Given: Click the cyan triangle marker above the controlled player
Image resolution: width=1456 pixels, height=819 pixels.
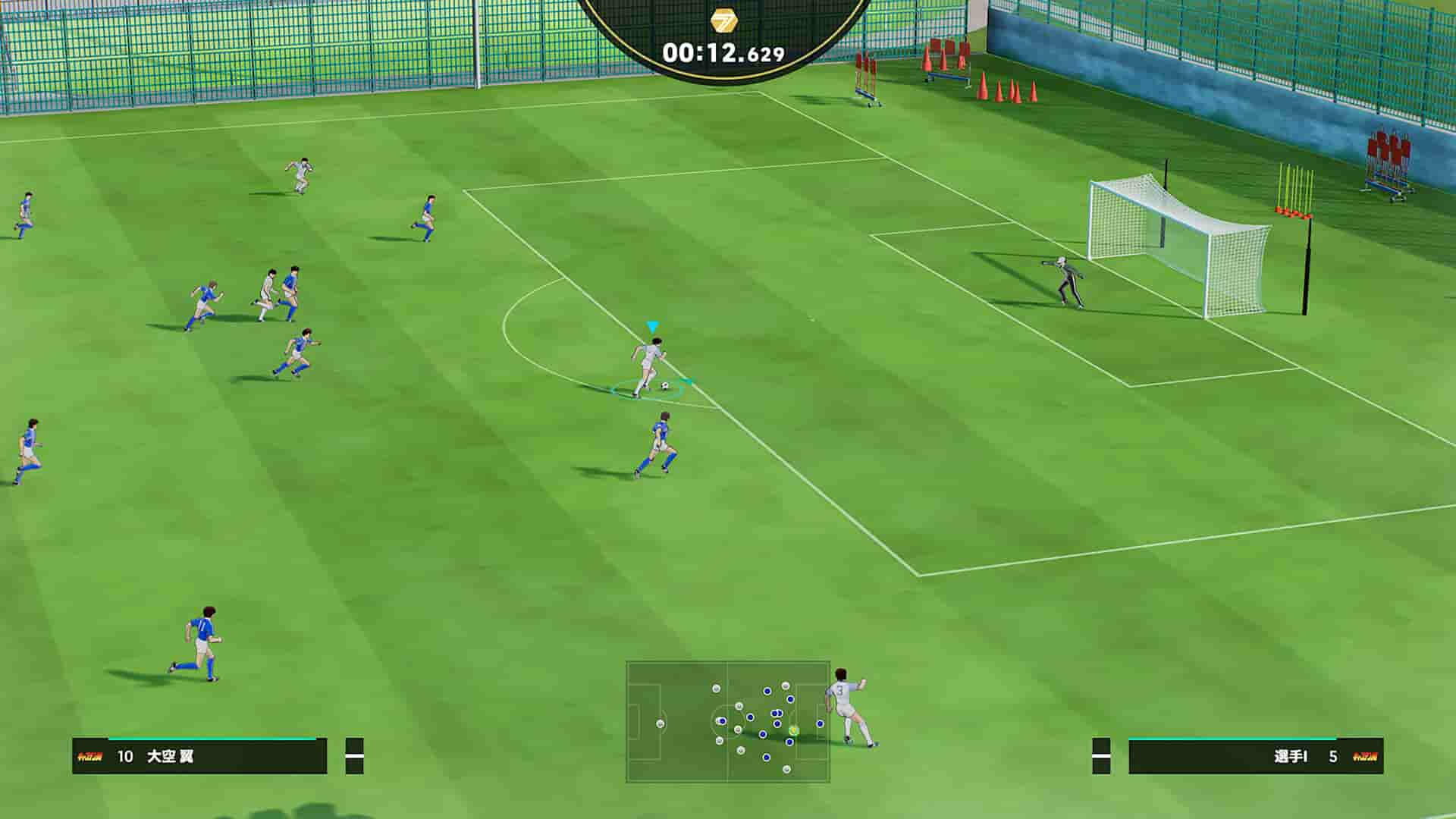Looking at the screenshot, I should [x=651, y=325].
